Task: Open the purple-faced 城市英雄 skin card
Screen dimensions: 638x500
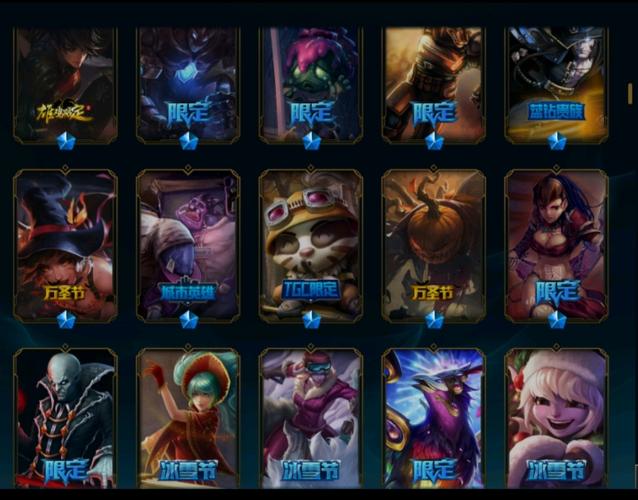Action: (188, 242)
